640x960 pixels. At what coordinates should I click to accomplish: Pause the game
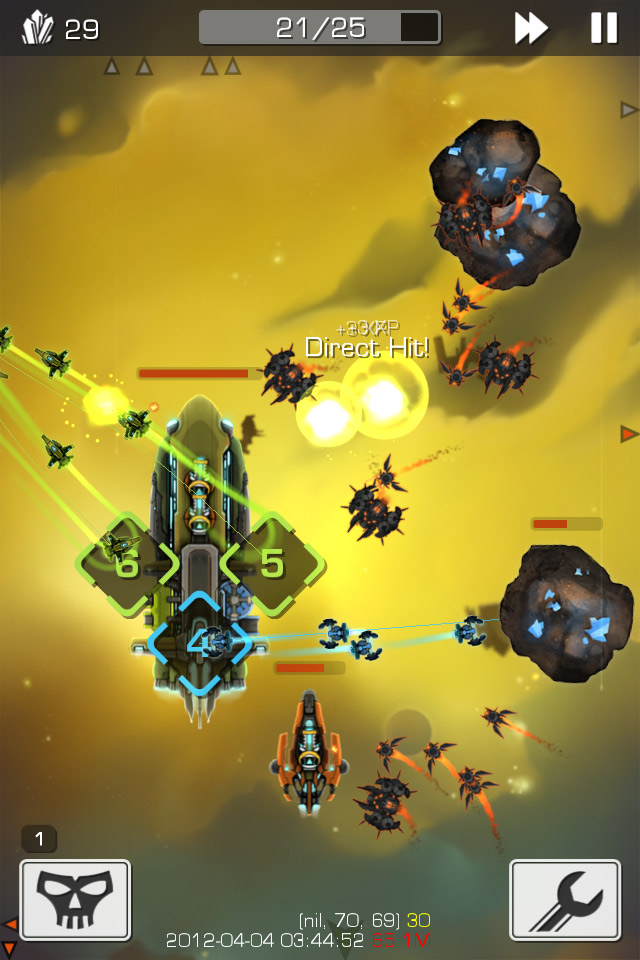pos(604,28)
